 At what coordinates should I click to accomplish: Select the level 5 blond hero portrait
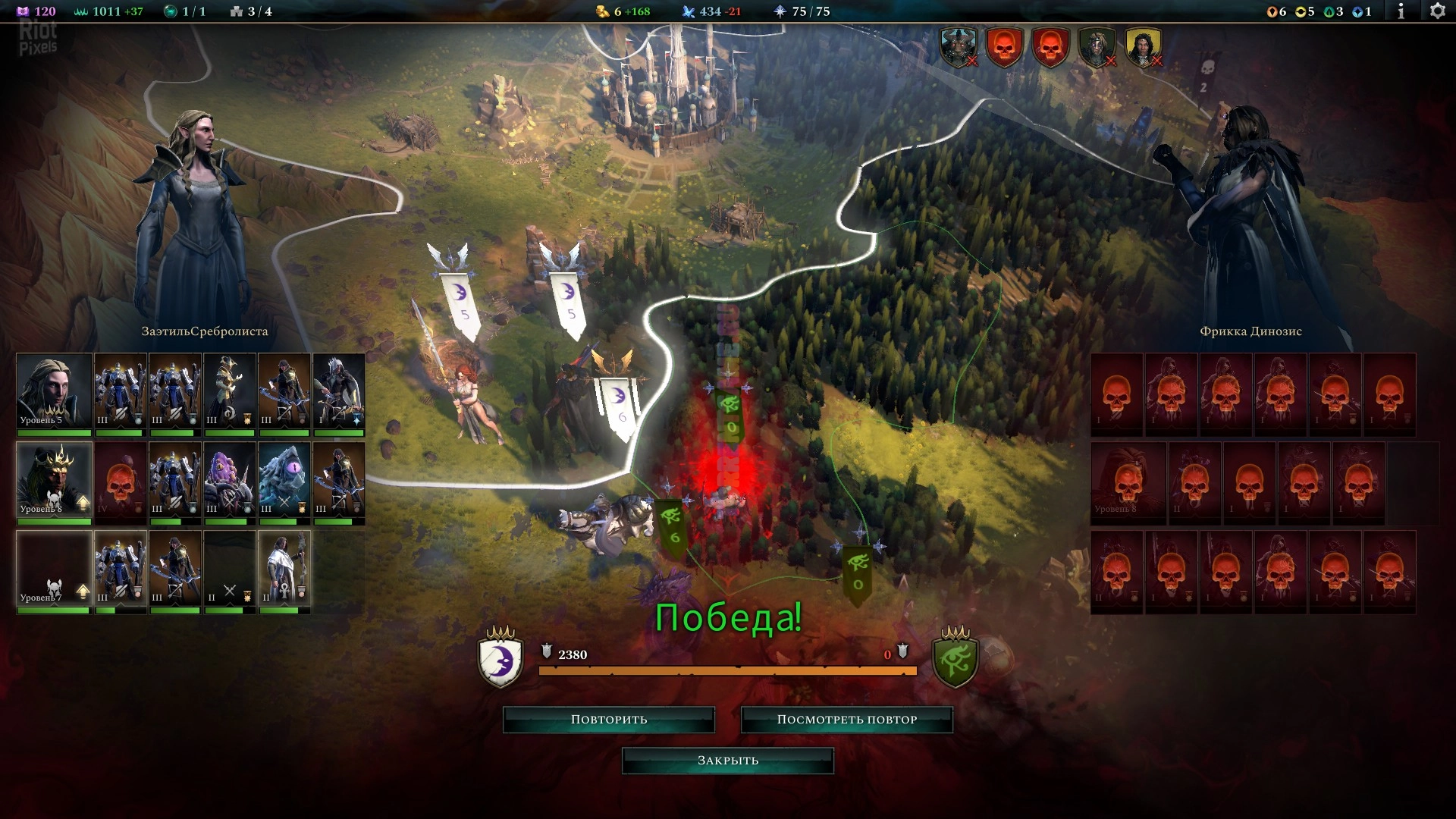coord(54,391)
